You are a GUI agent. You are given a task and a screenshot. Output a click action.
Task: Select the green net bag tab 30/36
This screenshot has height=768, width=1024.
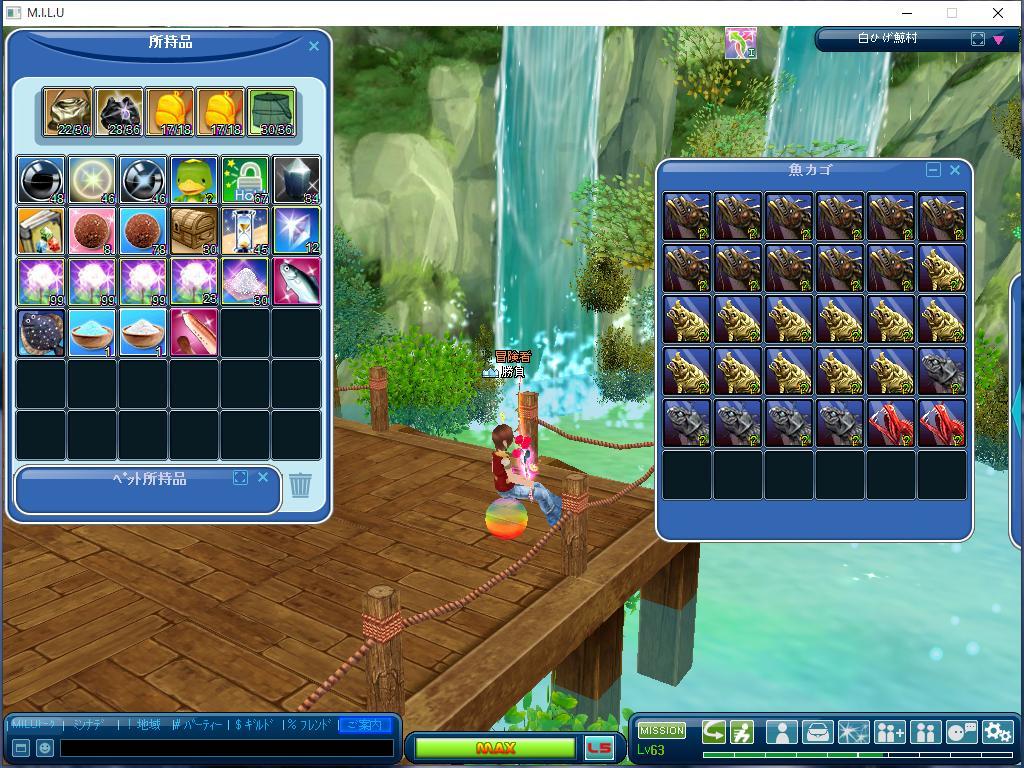271,112
